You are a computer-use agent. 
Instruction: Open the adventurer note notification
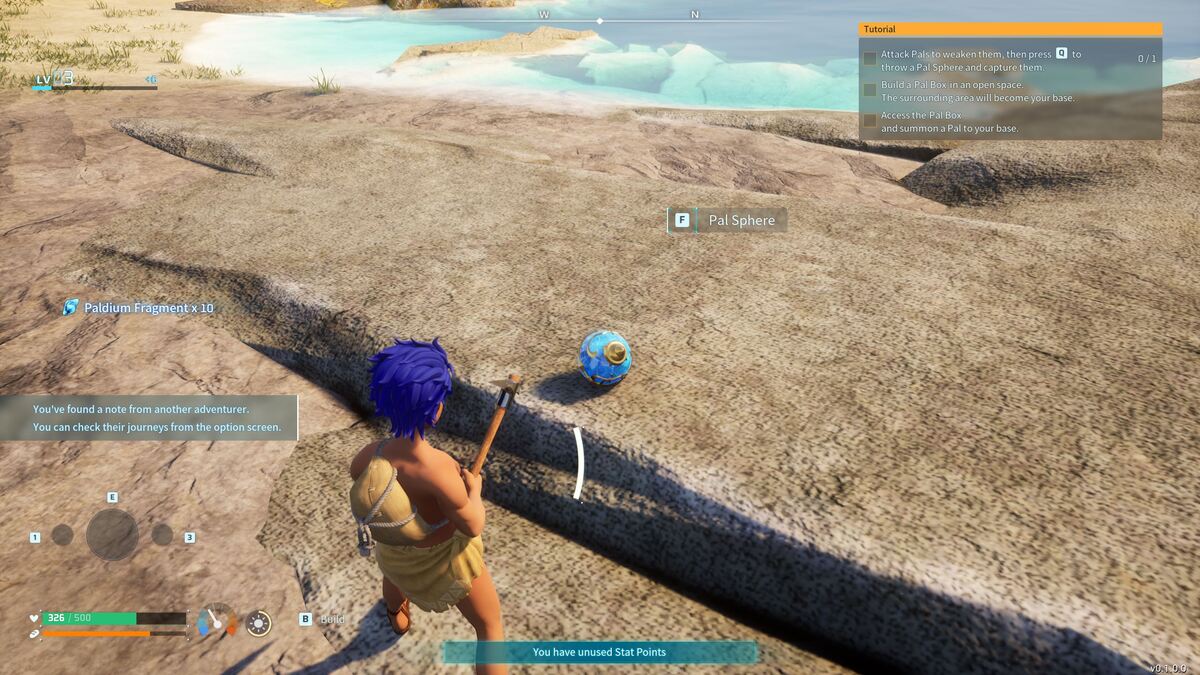point(148,418)
